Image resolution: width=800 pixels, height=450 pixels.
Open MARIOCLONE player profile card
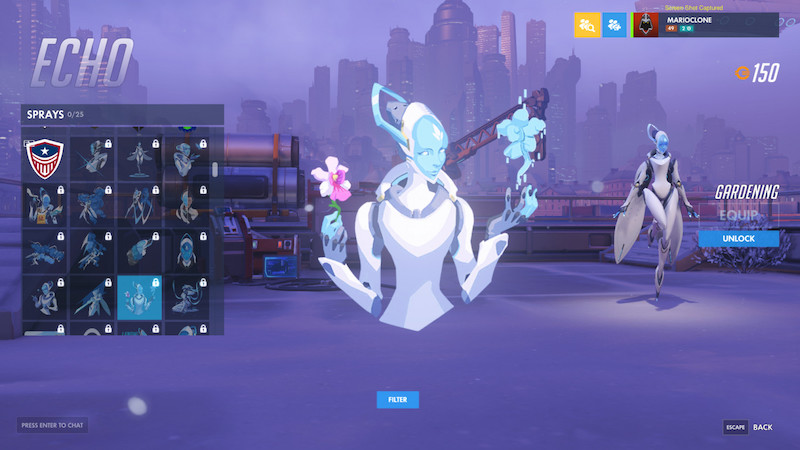(705, 25)
